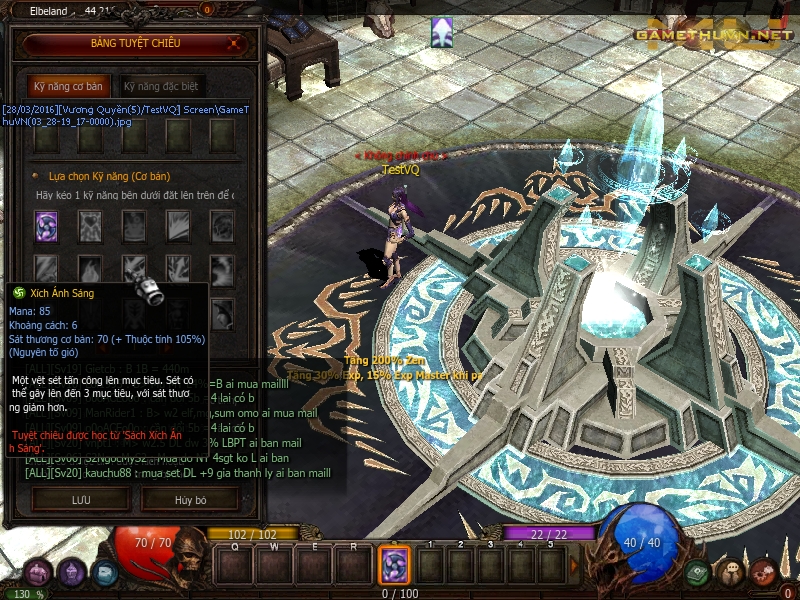
Task: Cancel changes with the Hủy bỏ button
Action: (189, 498)
